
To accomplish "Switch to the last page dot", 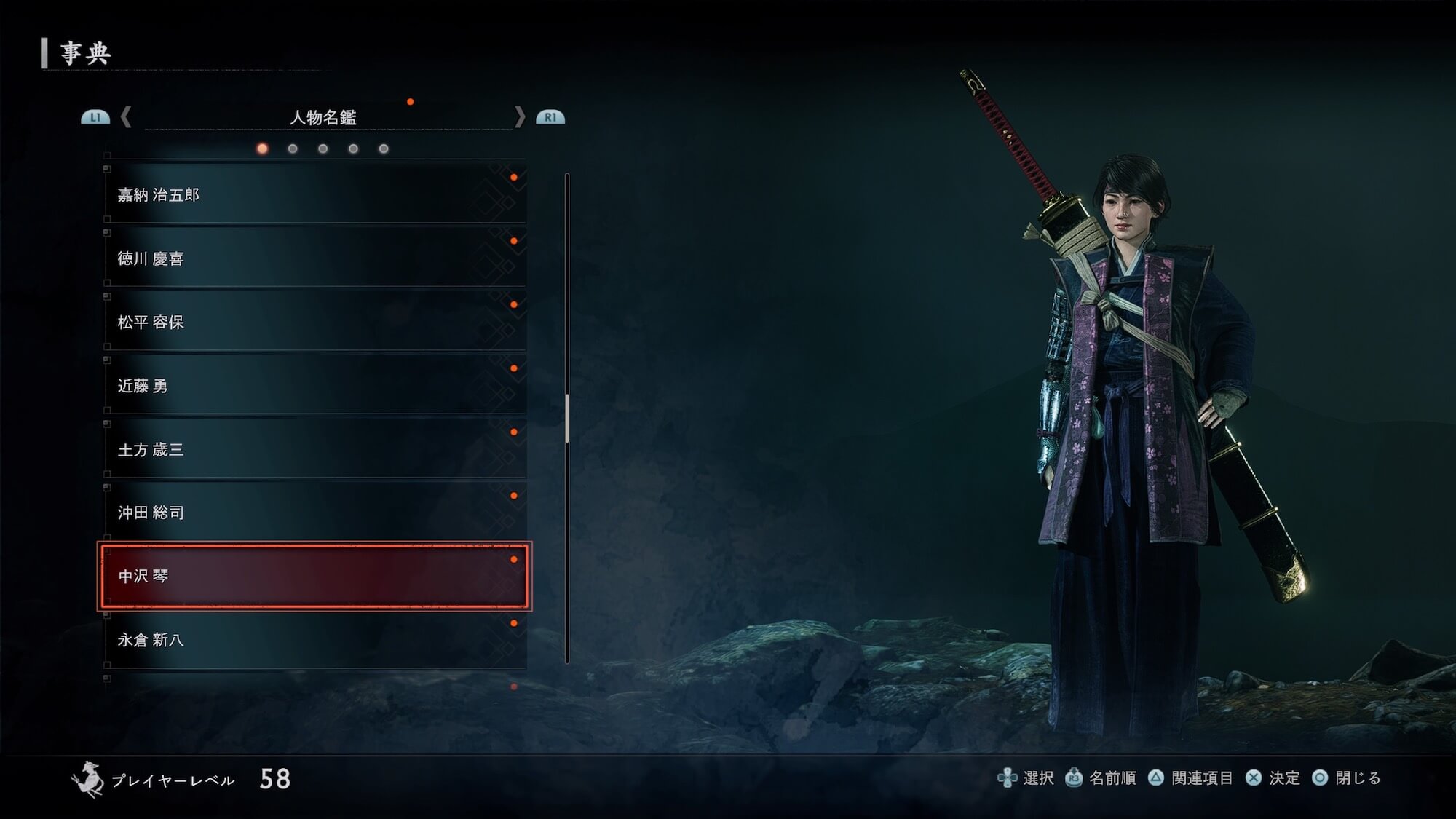I will pos(384,149).
